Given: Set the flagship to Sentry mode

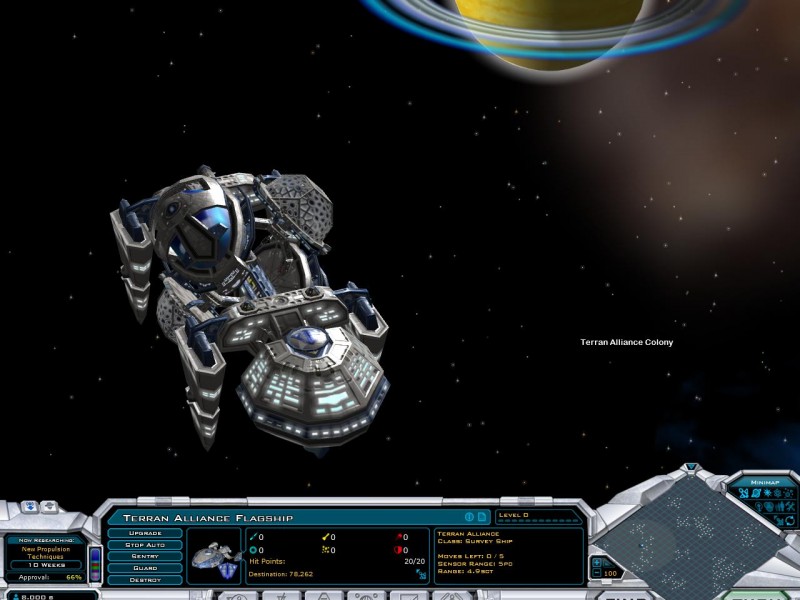Looking at the screenshot, I should click(145, 556).
